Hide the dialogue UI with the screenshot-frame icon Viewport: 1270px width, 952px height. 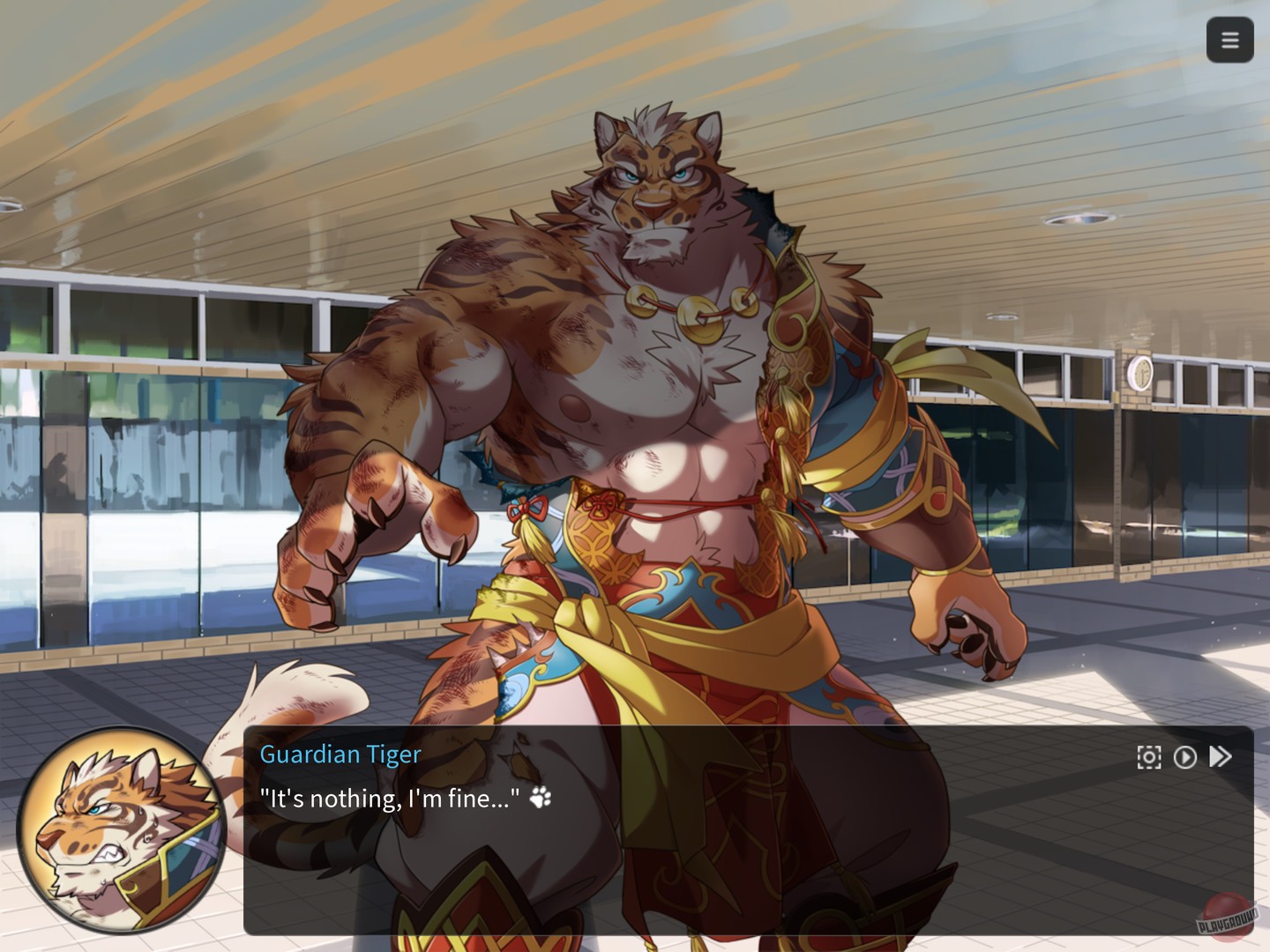point(1149,756)
